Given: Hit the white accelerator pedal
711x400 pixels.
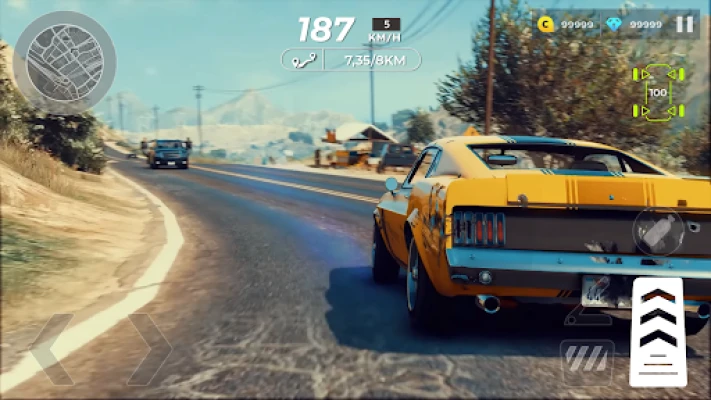Looking at the screenshot, I should tap(657, 331).
